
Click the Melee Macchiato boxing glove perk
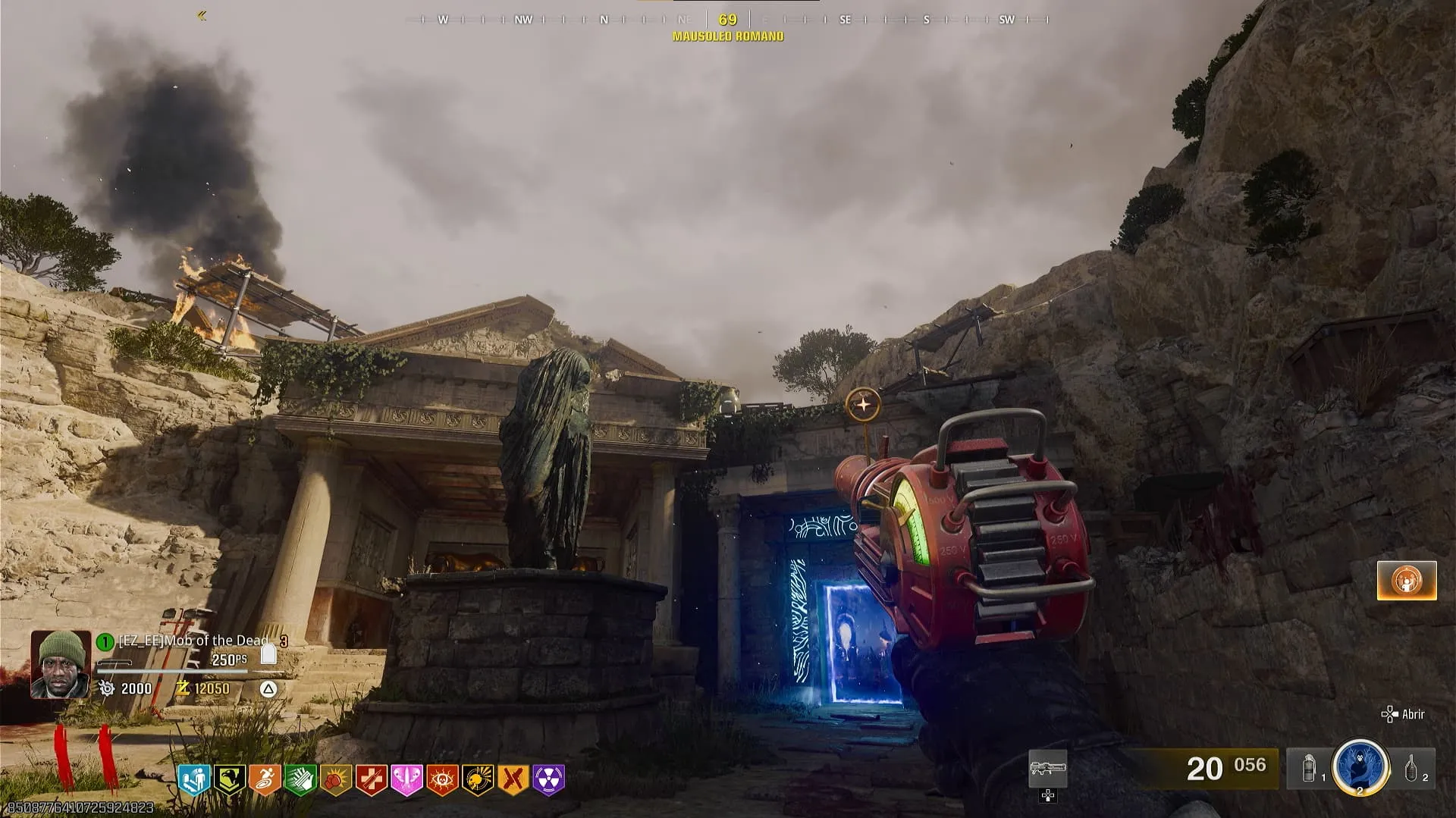[336, 779]
